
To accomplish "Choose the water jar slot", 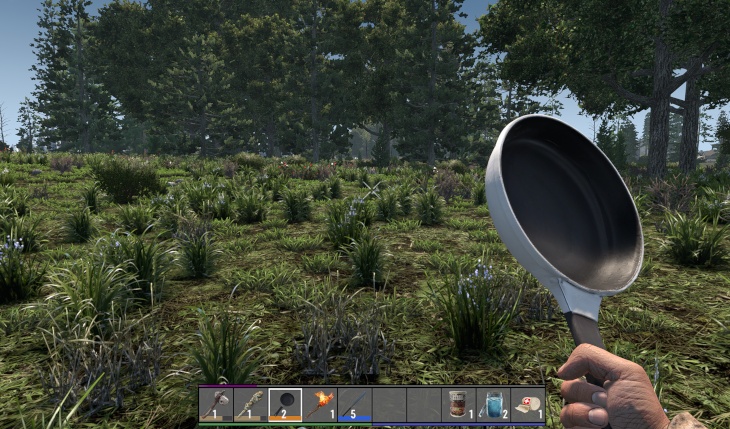I will click(x=493, y=404).
